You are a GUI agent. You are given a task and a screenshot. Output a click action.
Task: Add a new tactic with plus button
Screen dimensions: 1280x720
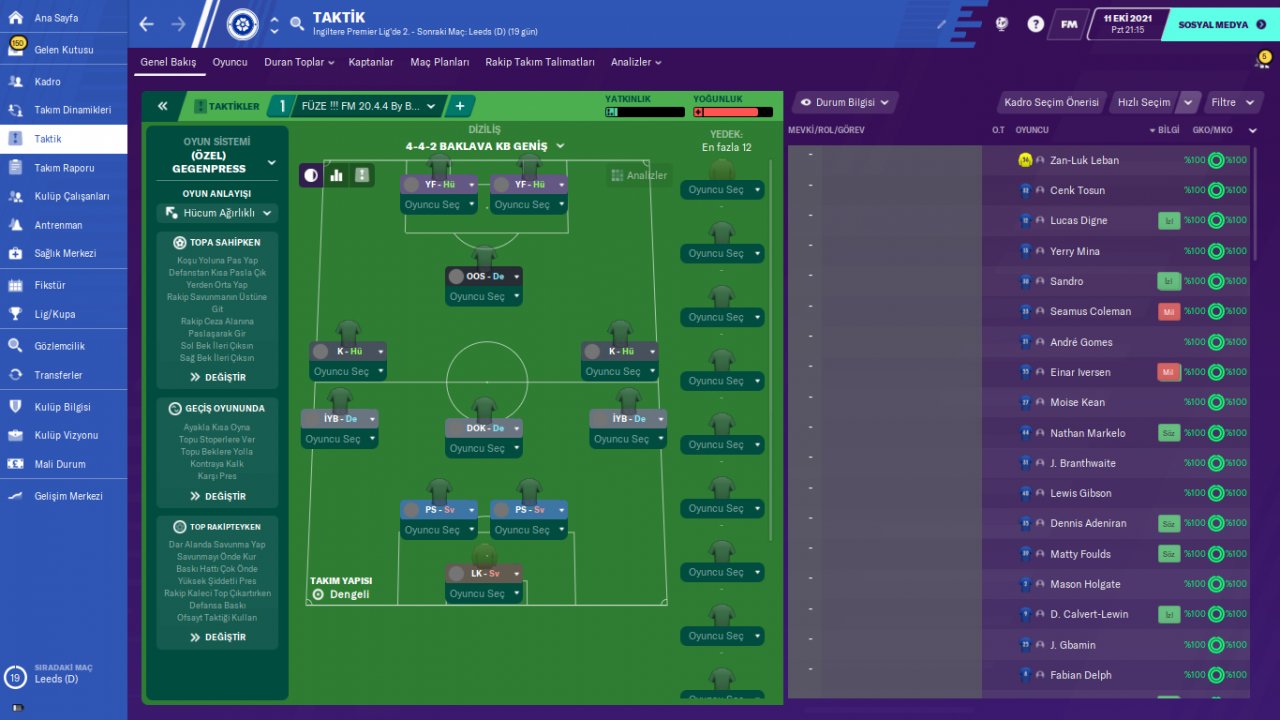[460, 106]
